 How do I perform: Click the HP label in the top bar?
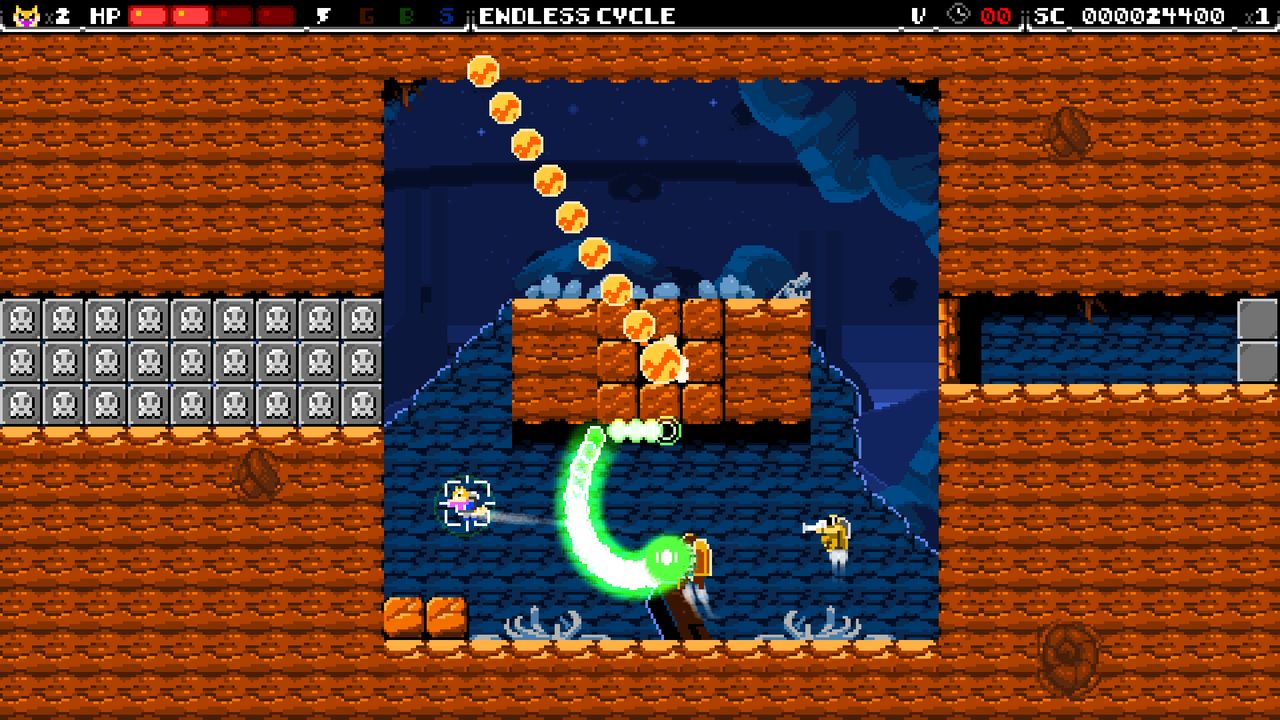104,15
